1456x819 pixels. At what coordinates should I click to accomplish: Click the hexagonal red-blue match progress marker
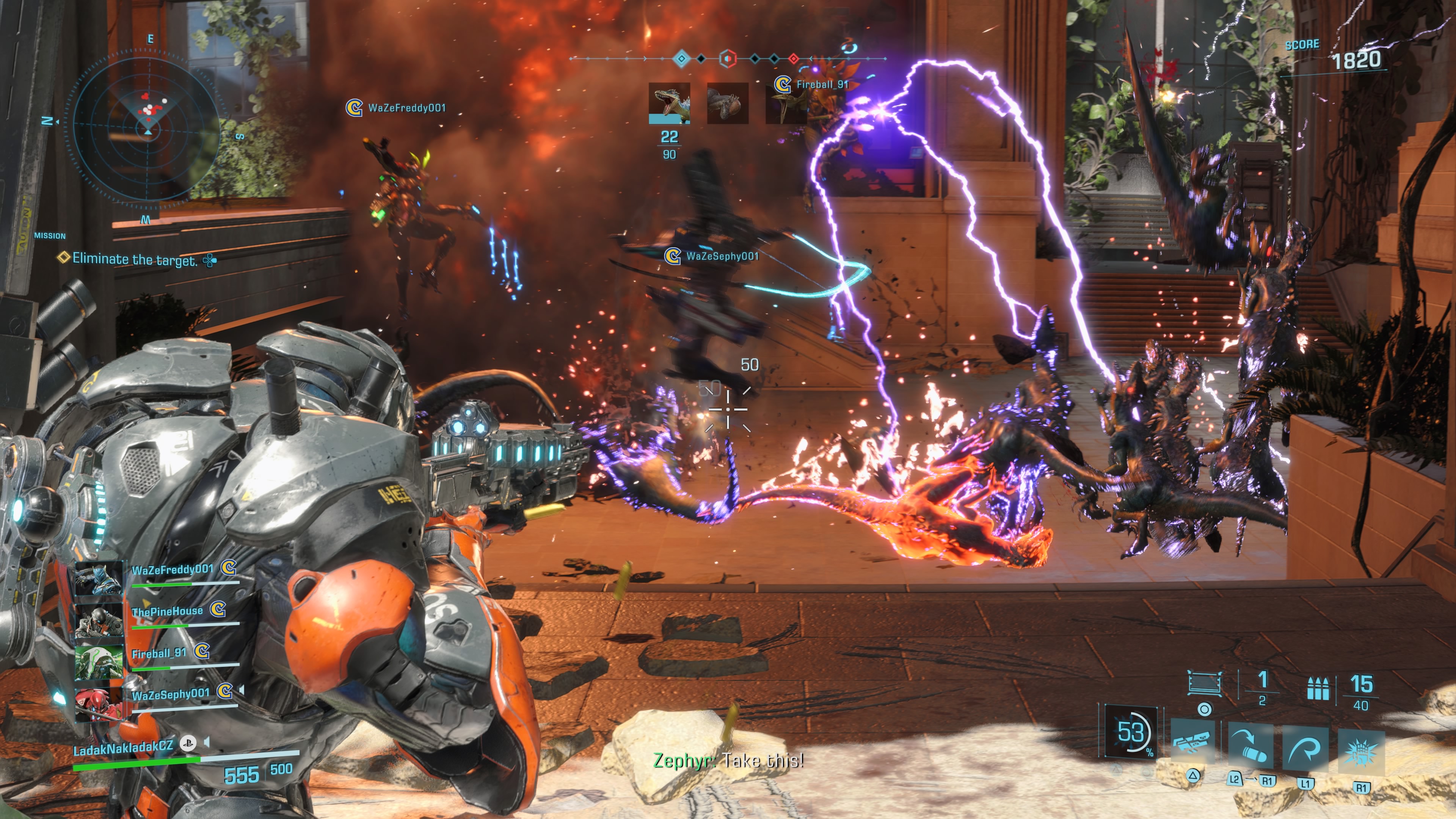coord(728,58)
